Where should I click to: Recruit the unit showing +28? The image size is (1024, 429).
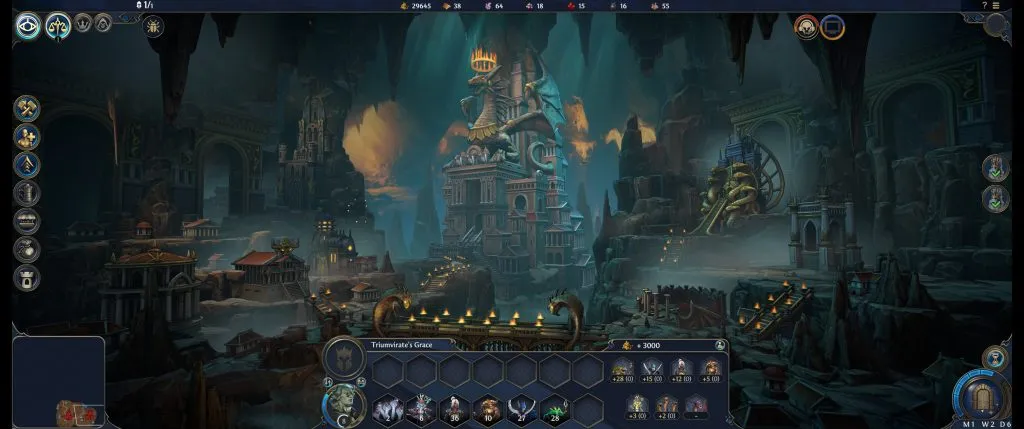point(622,369)
